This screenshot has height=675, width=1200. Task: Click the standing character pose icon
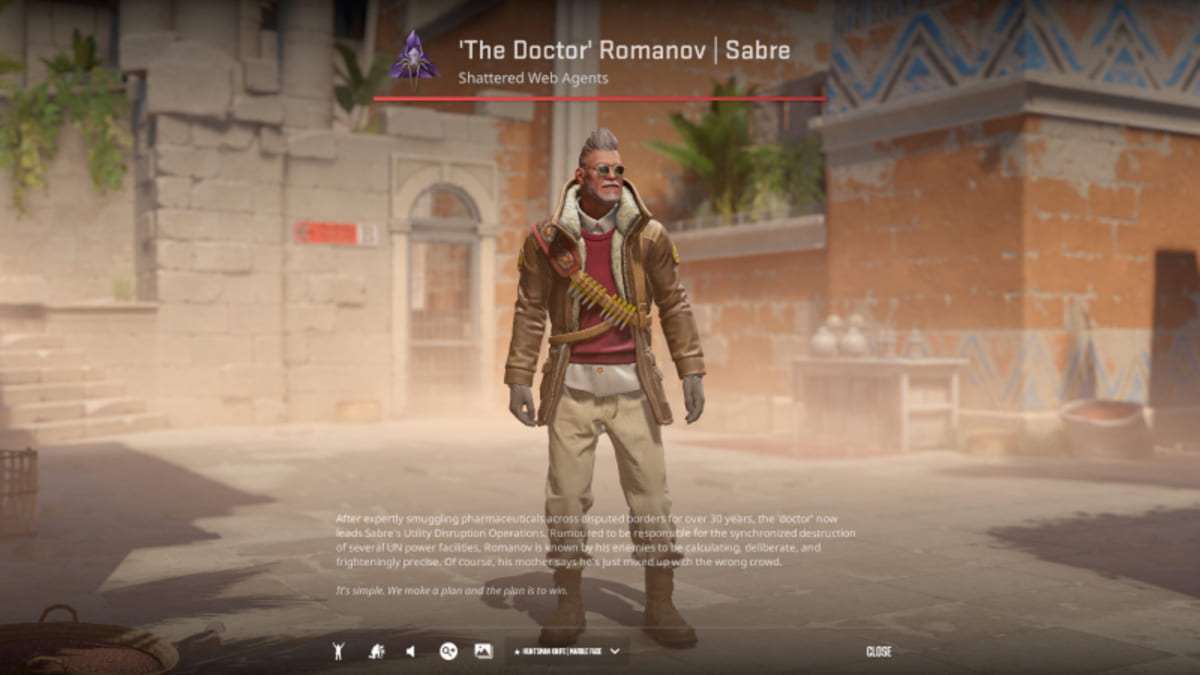point(340,651)
